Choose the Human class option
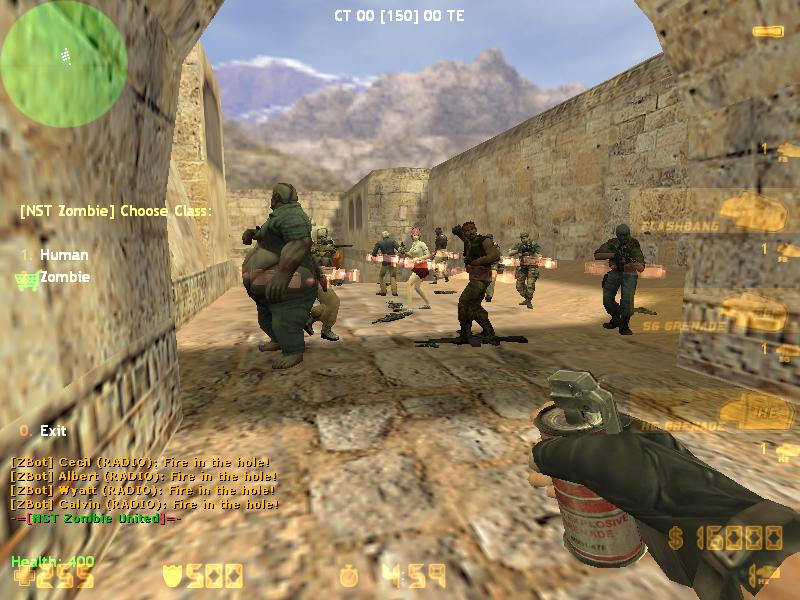 (x=63, y=255)
